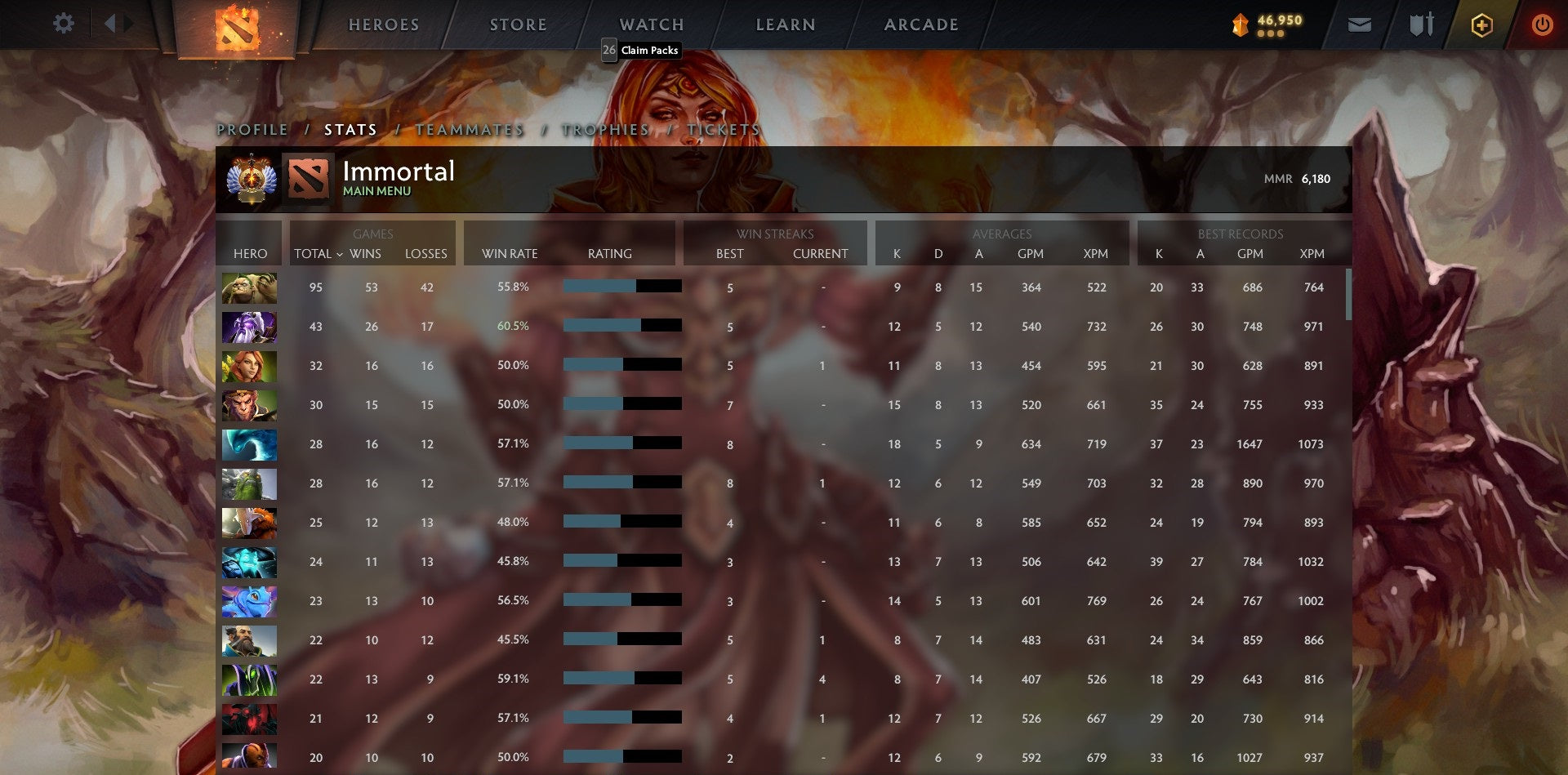Open the TROPHIES section
This screenshot has height=775, width=1568.
pyautogui.click(x=604, y=130)
